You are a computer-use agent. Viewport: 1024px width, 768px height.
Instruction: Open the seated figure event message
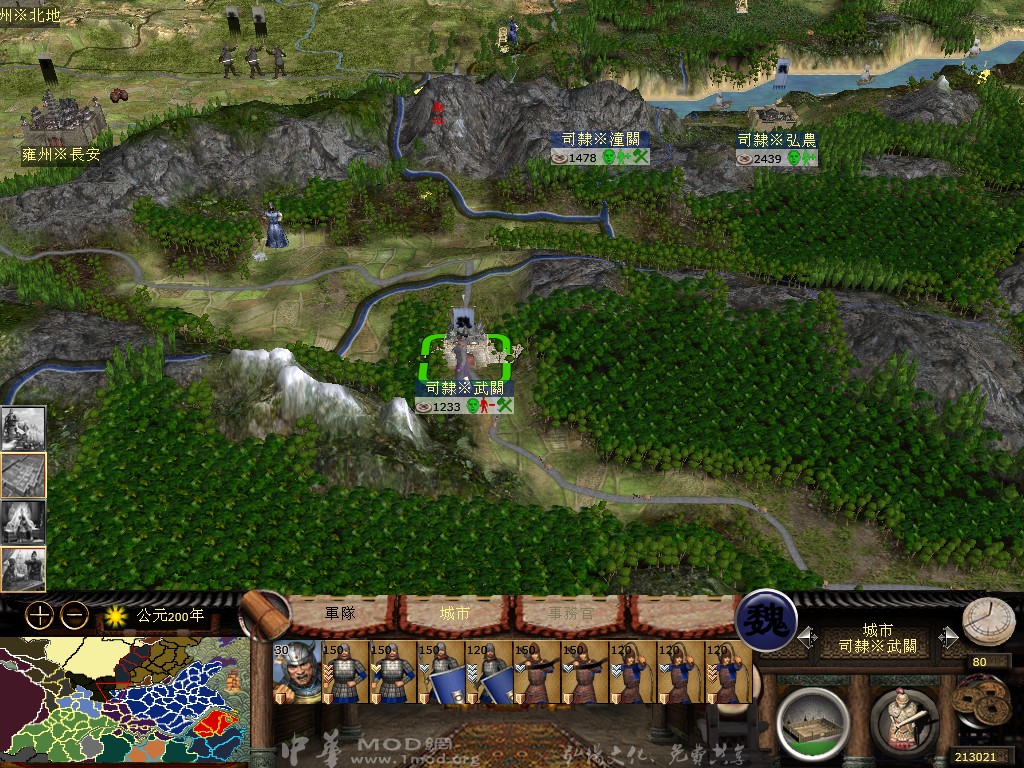(23, 522)
